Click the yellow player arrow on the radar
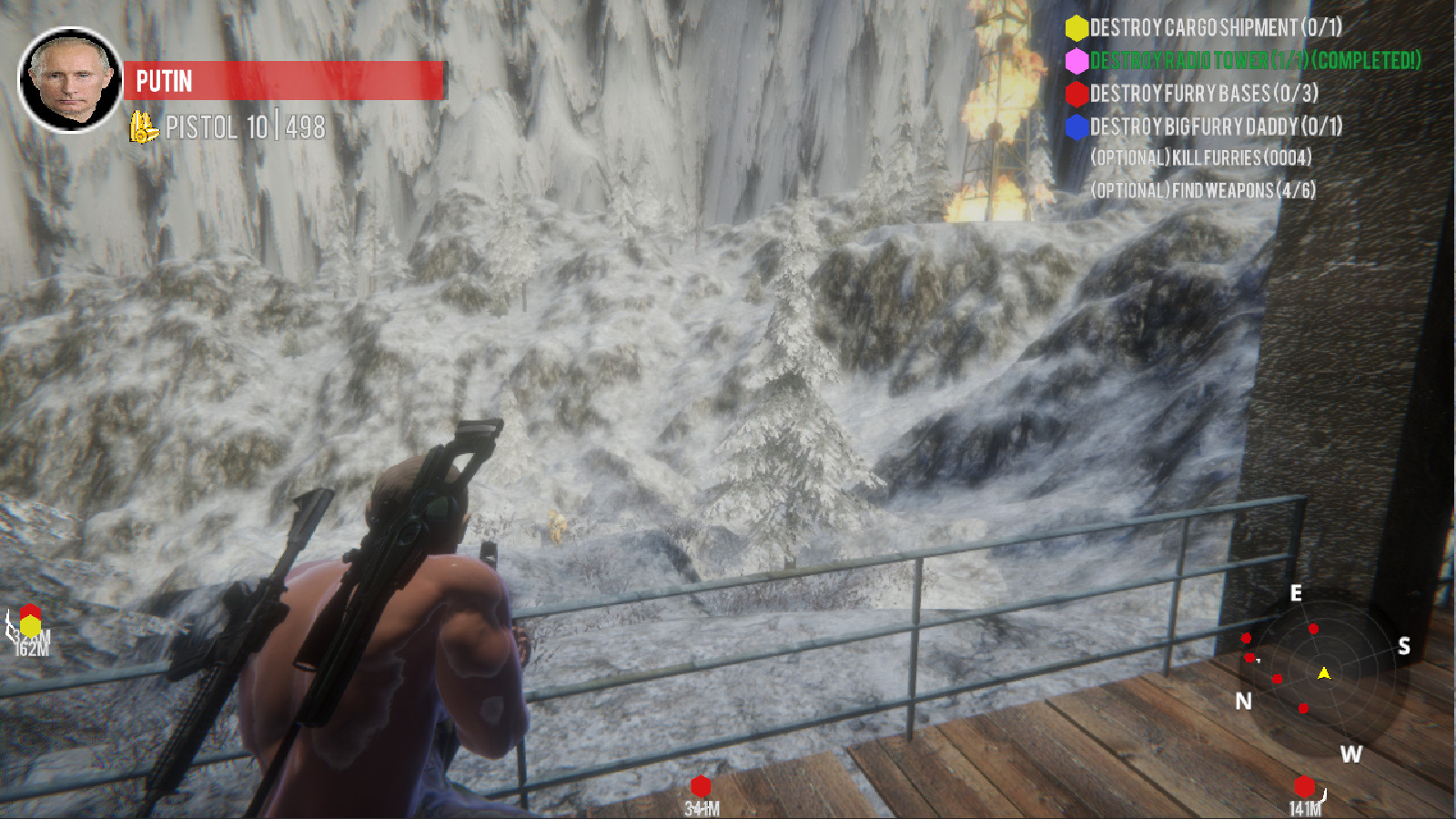 coord(1324,673)
